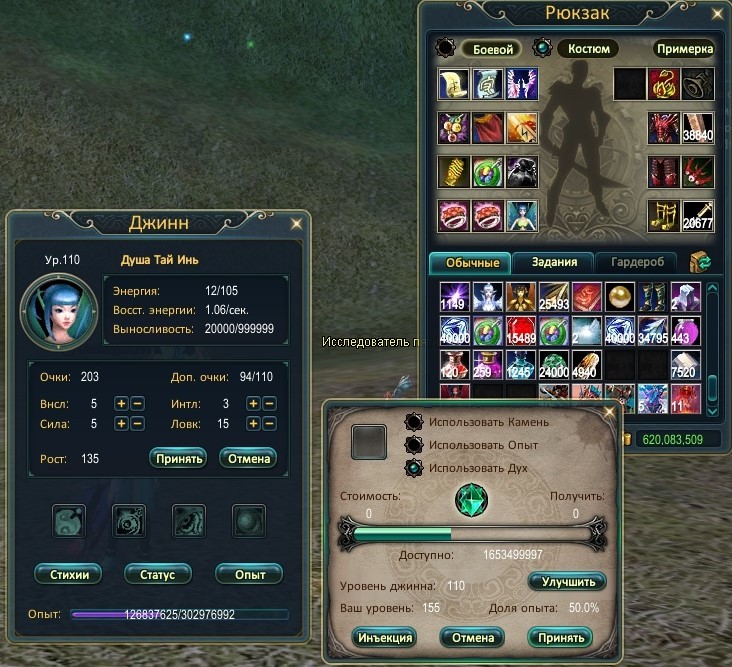Activate the Инъекция button
732x667 pixels.
383,637
